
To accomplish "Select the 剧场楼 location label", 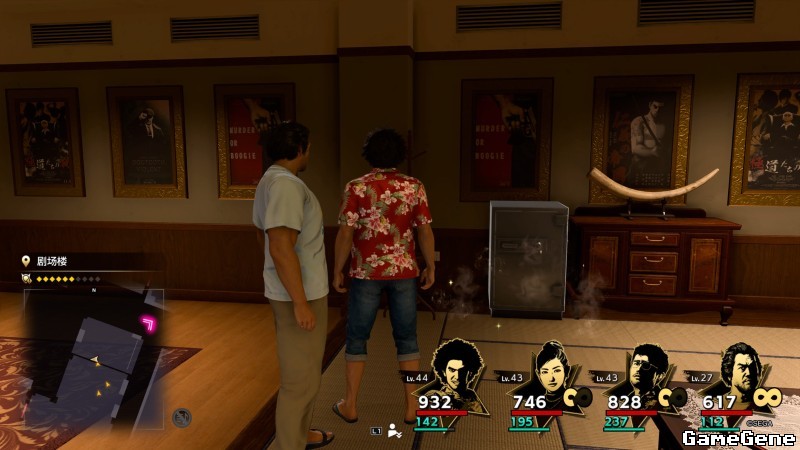I will [x=52, y=261].
